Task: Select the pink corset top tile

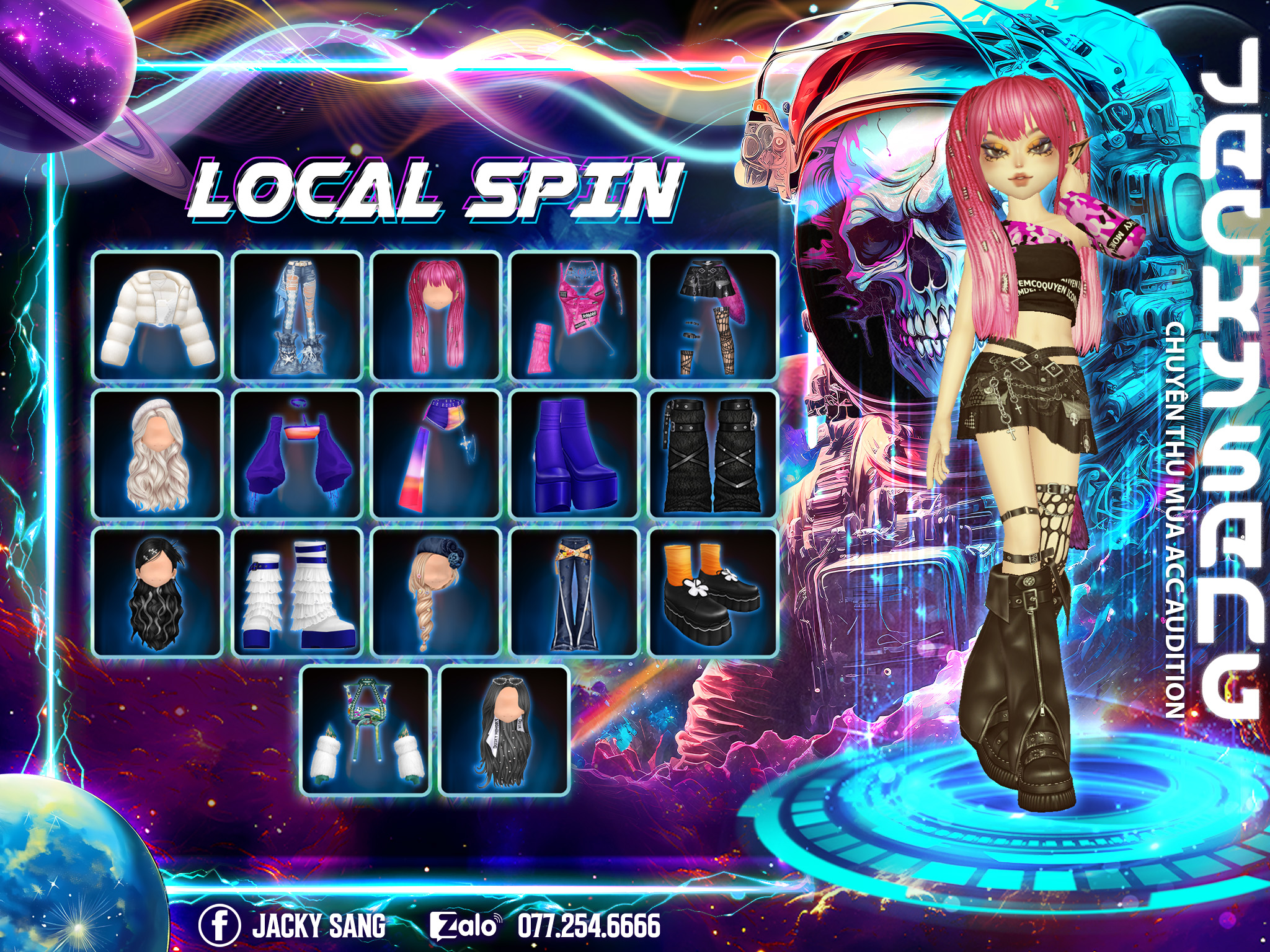Action: point(575,316)
